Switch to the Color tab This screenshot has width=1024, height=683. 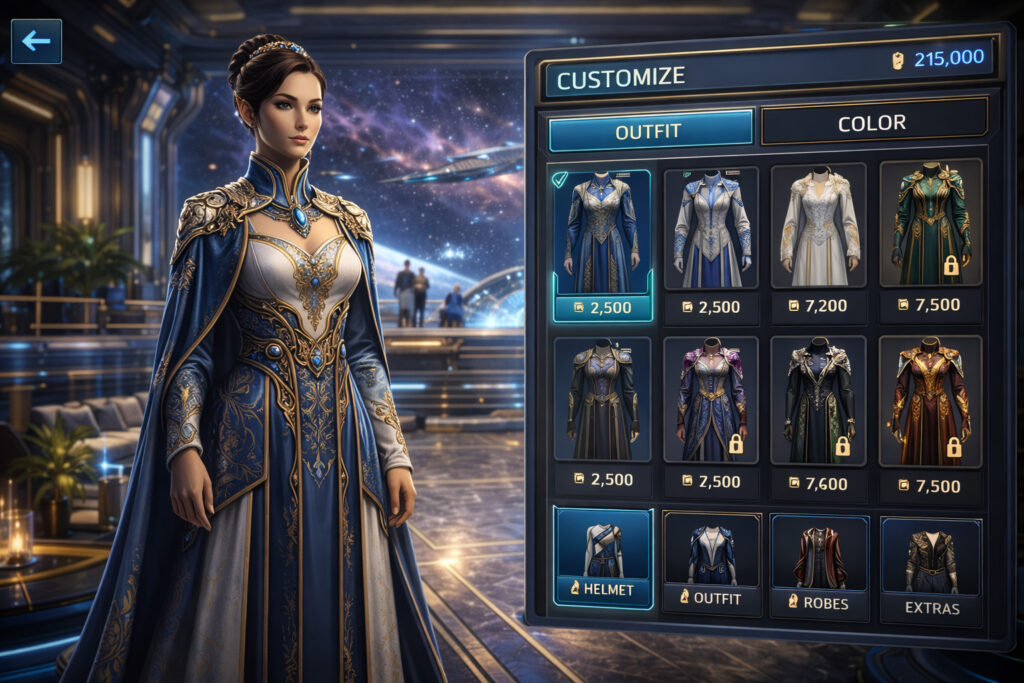[x=873, y=123]
